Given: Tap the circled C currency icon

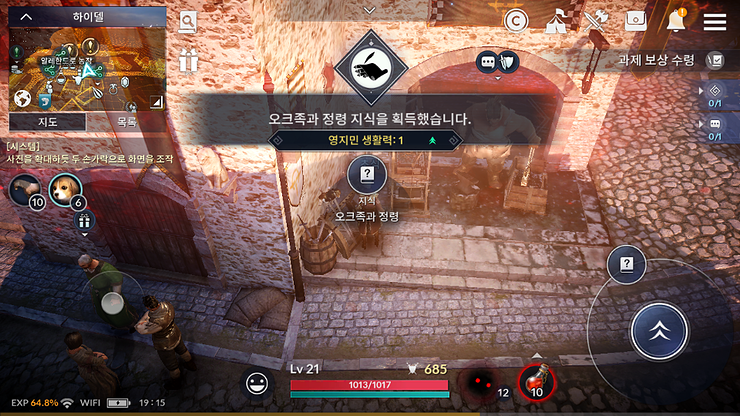Looking at the screenshot, I should tap(516, 21).
